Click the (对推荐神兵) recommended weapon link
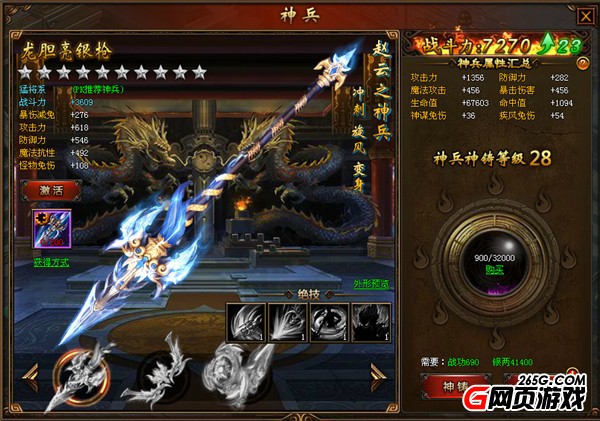Image resolution: width=600 pixels, height=421 pixels. pos(96,88)
